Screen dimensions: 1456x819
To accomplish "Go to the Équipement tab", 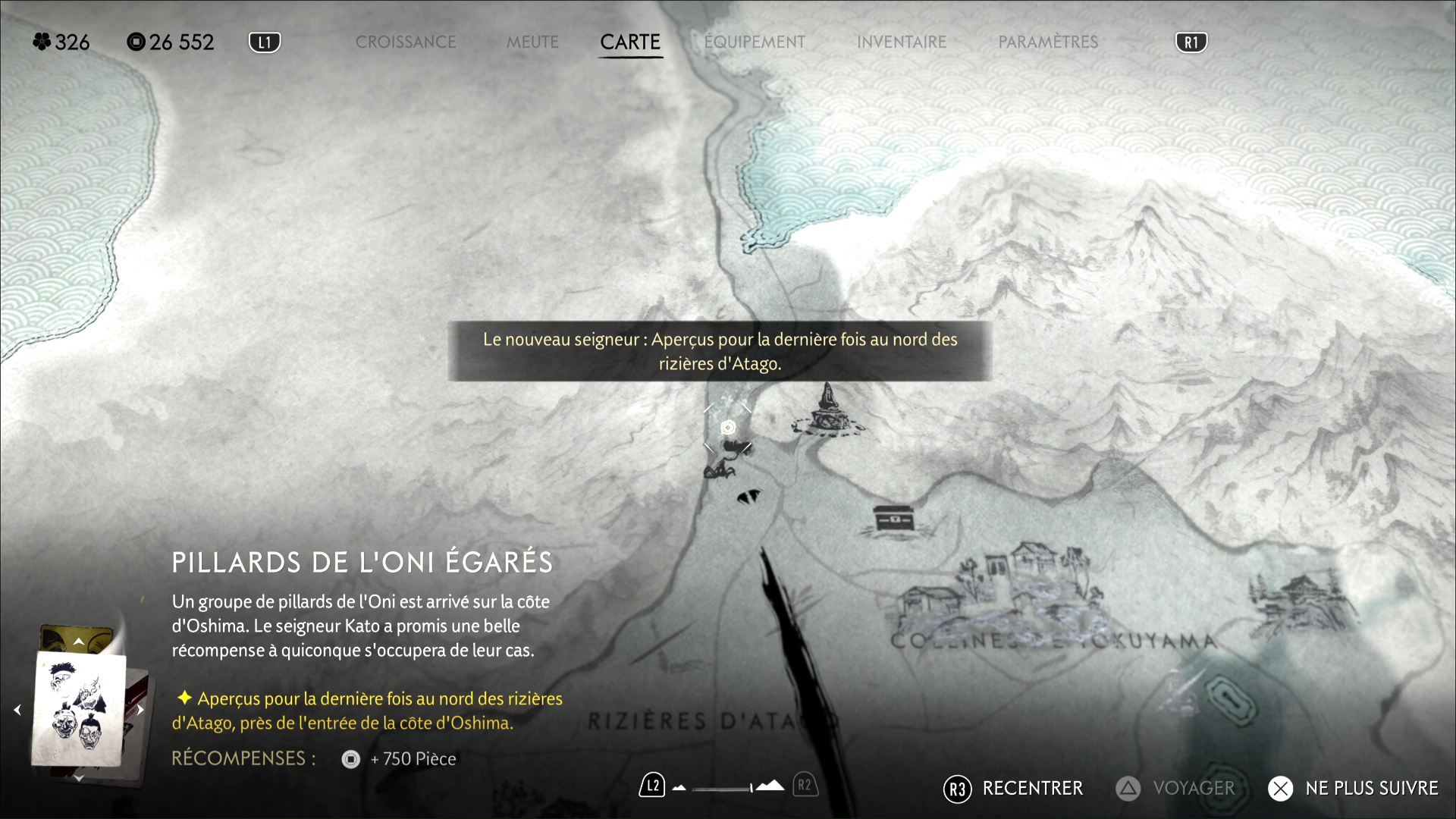I will [x=755, y=42].
